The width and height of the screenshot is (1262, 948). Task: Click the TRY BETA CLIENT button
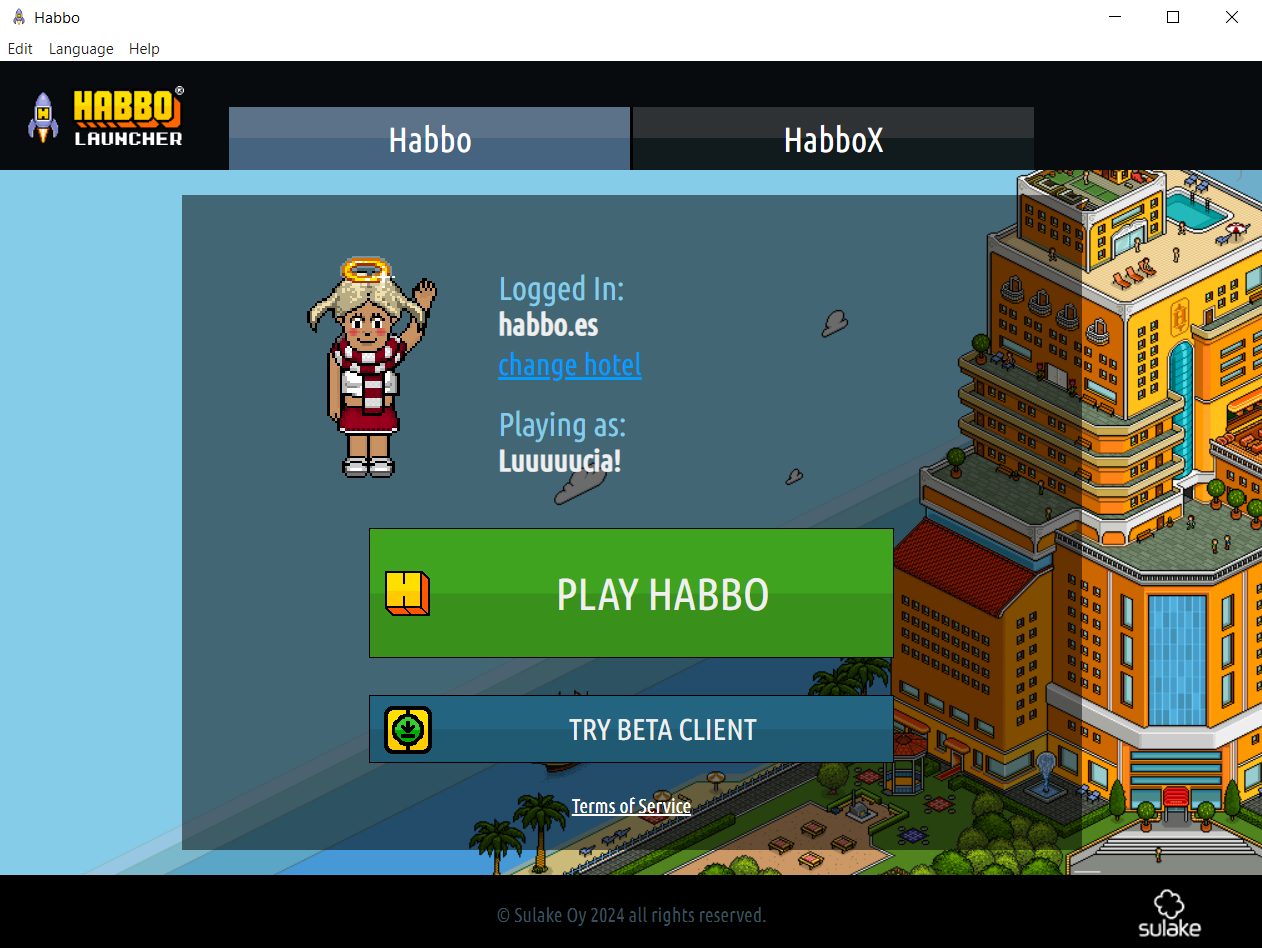pyautogui.click(x=631, y=729)
